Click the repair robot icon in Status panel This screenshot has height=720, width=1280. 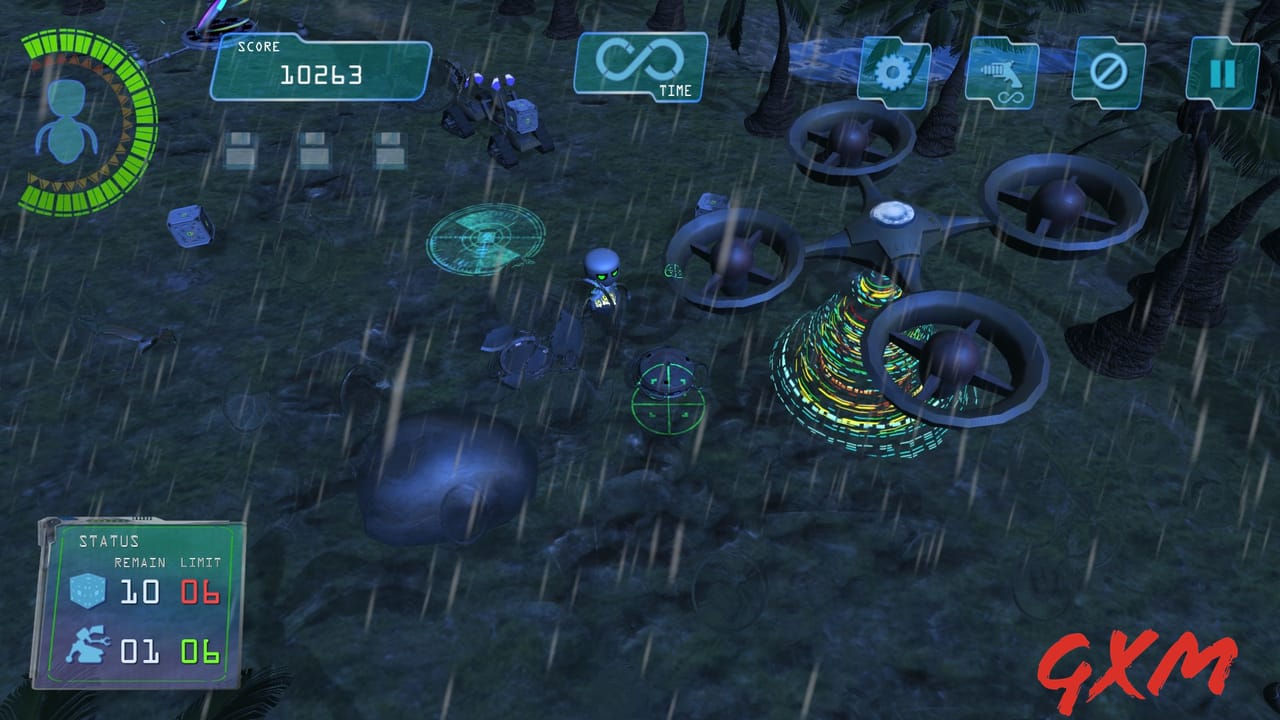tap(88, 645)
